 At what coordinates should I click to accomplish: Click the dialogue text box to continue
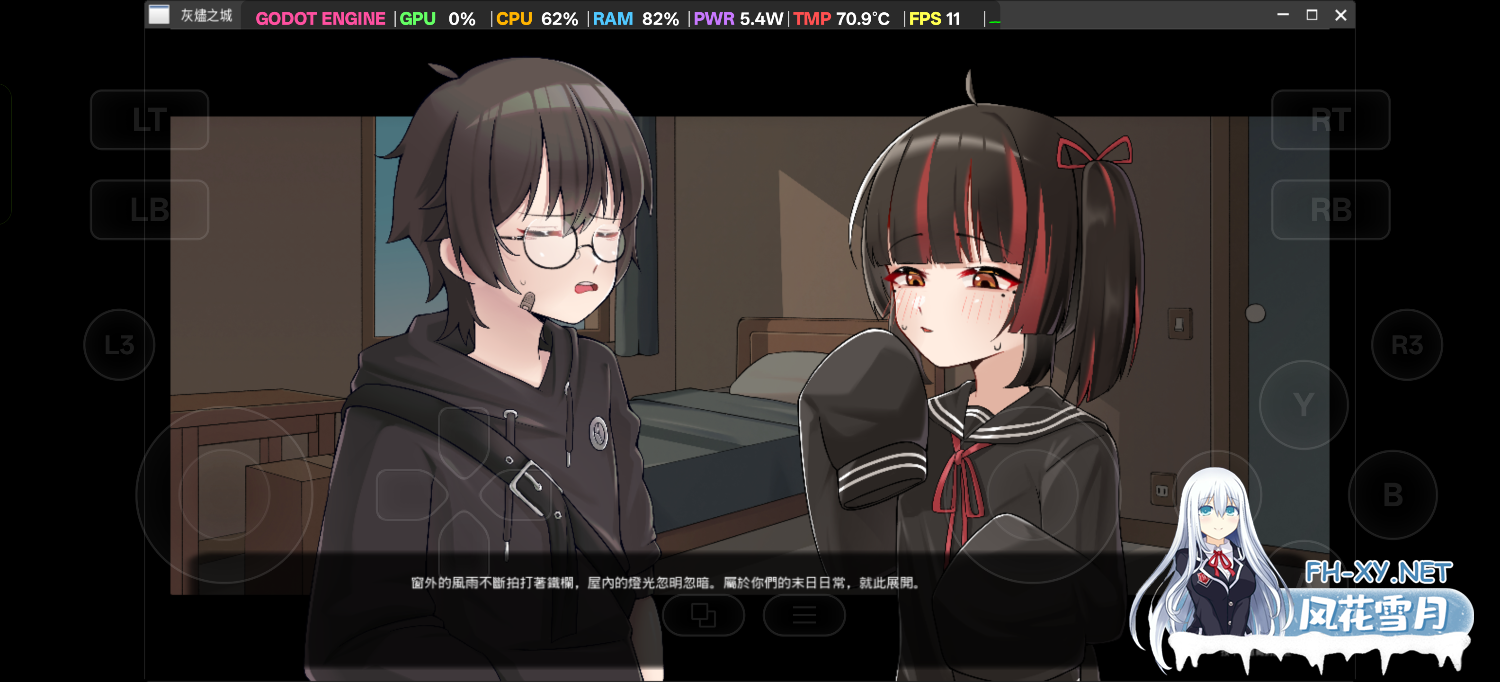[665, 582]
